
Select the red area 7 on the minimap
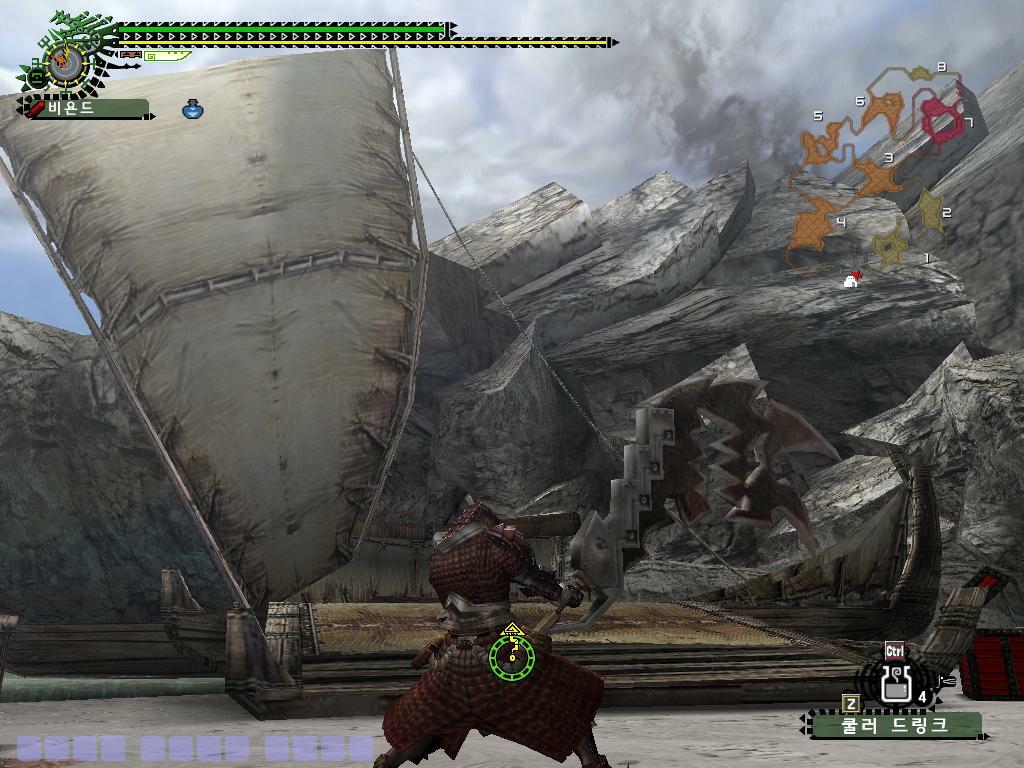tap(940, 118)
